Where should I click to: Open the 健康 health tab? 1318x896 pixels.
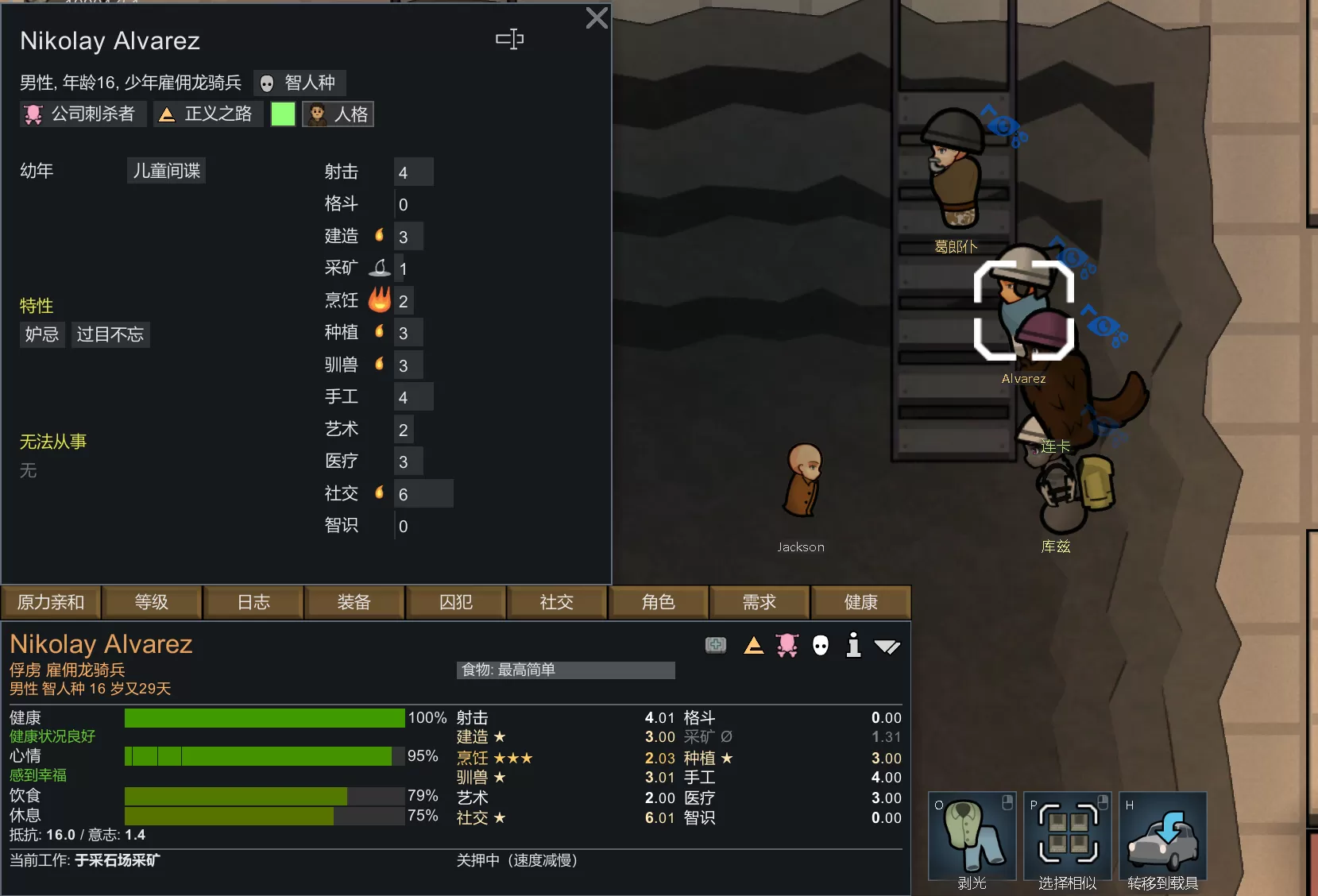(860, 603)
